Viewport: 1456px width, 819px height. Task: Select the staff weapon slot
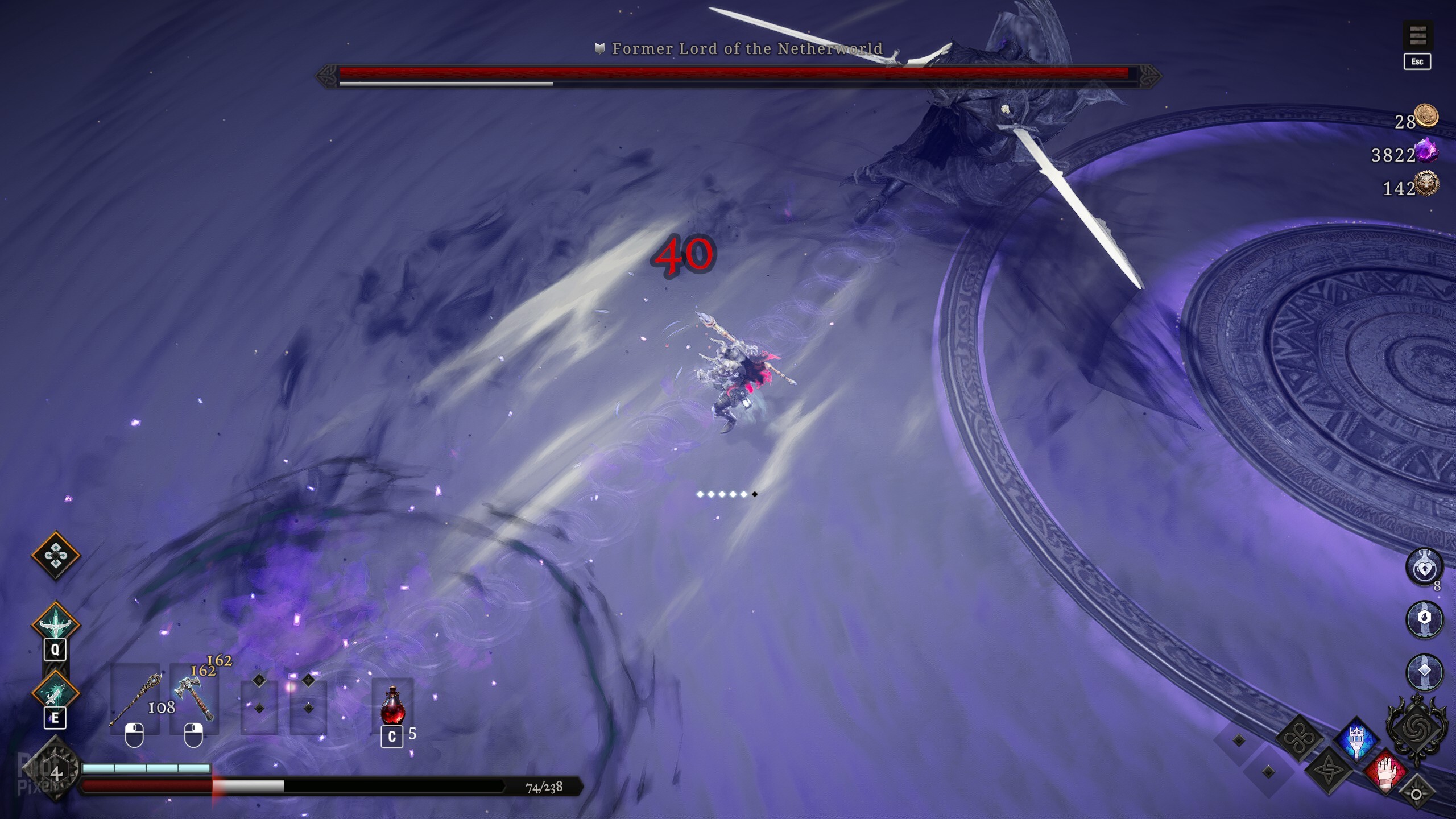(x=135, y=698)
